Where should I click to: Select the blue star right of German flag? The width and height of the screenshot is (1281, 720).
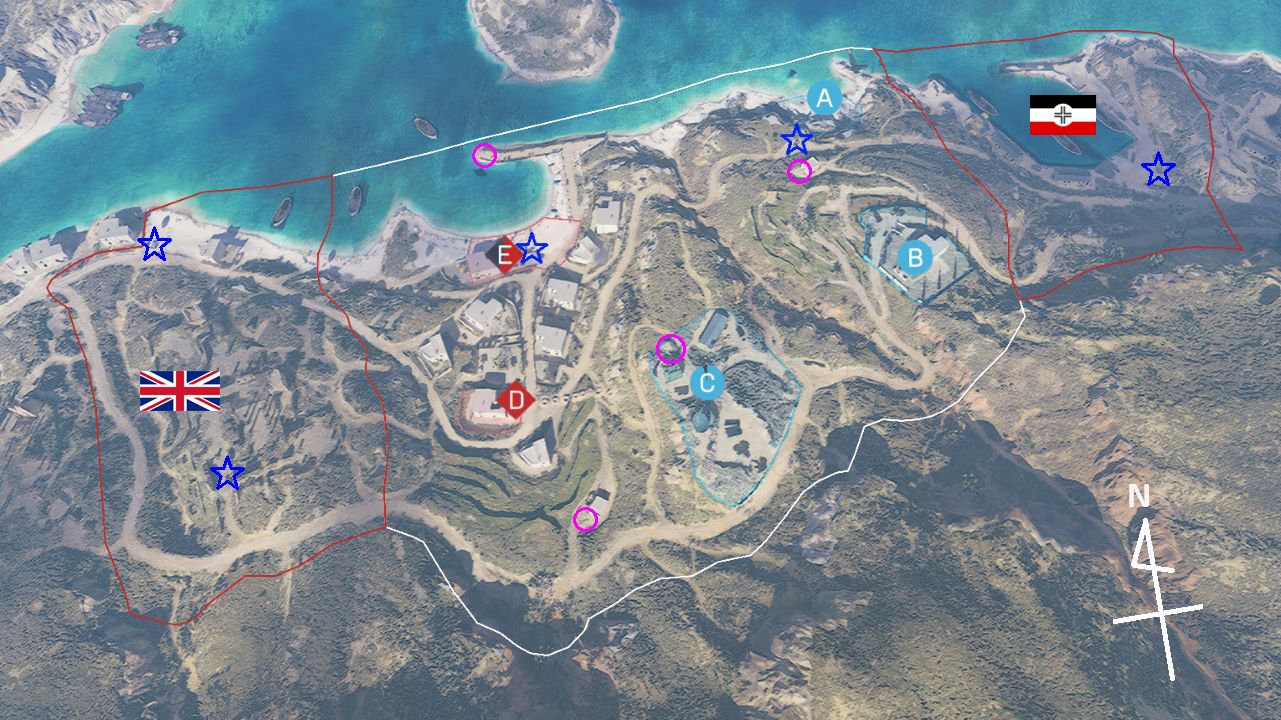coord(1158,169)
